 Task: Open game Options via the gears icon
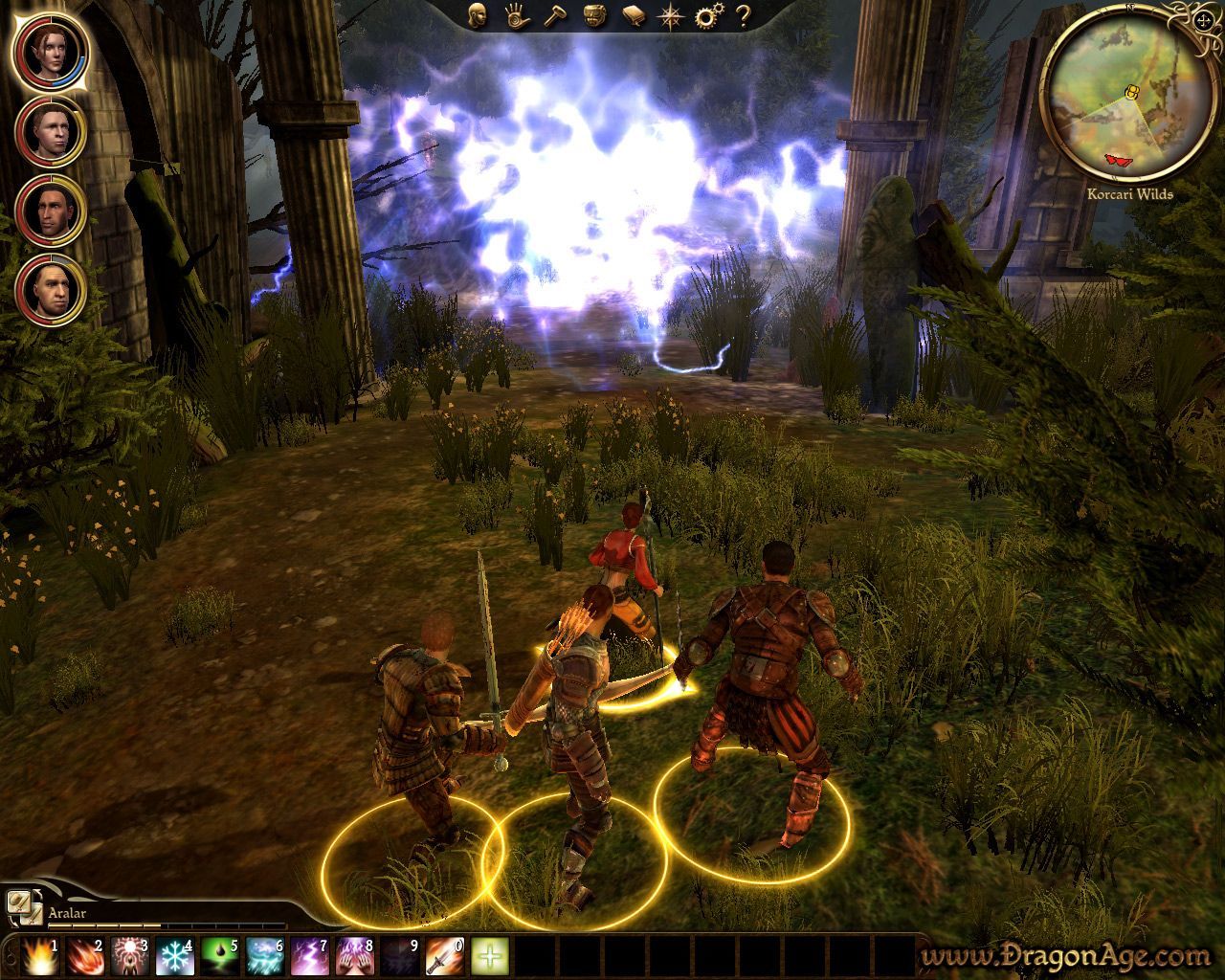tap(706, 17)
